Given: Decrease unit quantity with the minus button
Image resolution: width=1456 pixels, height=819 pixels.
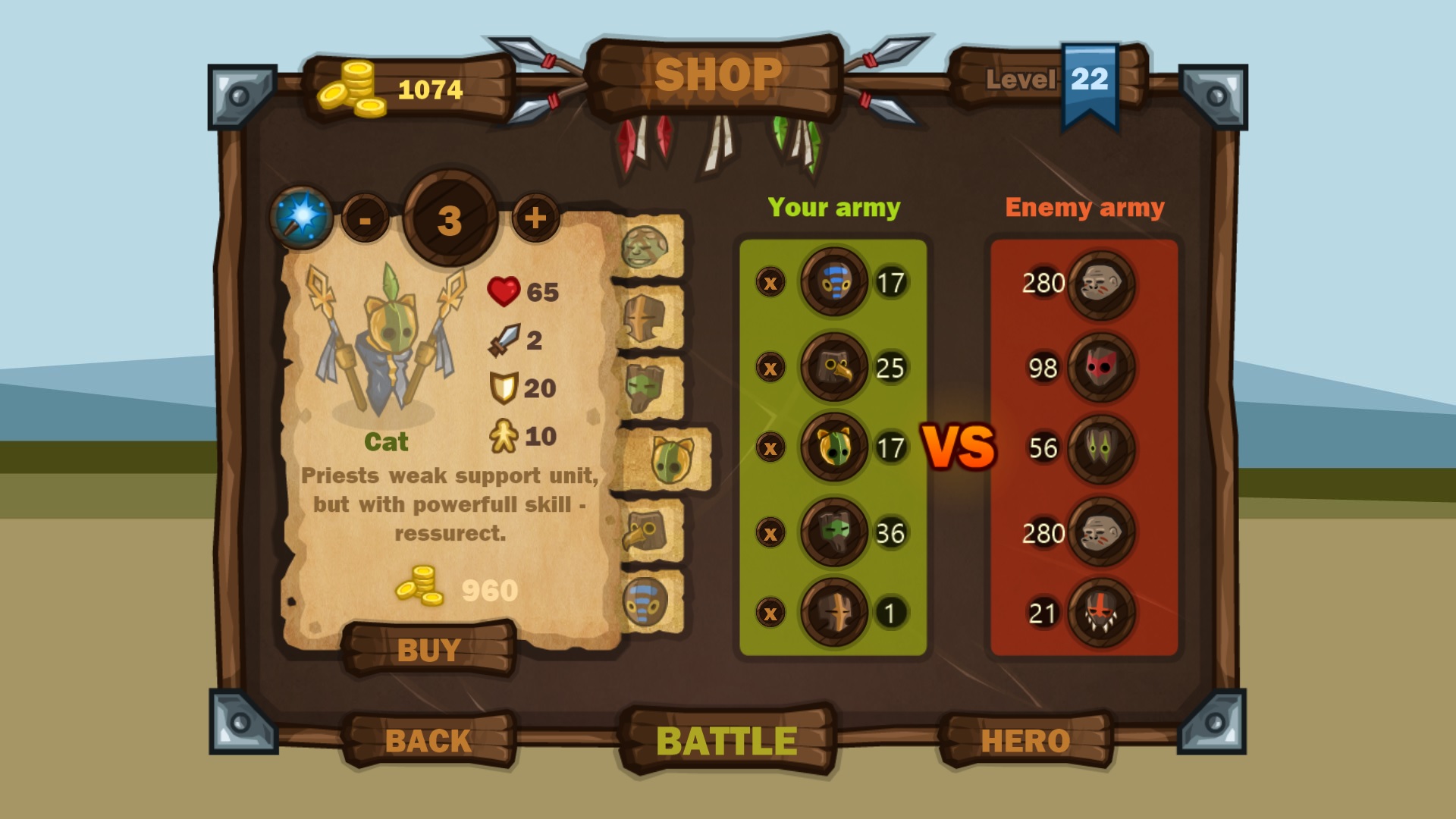Looking at the screenshot, I should click(x=365, y=218).
